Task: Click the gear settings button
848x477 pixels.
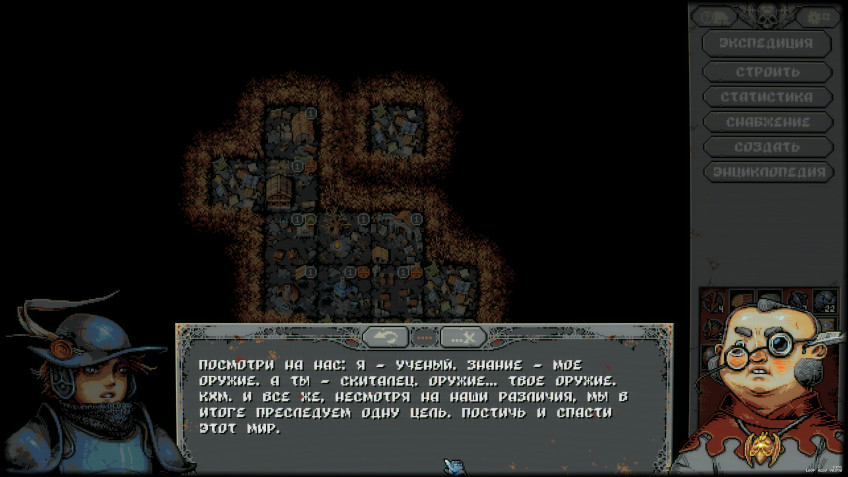Action: [x=819, y=17]
